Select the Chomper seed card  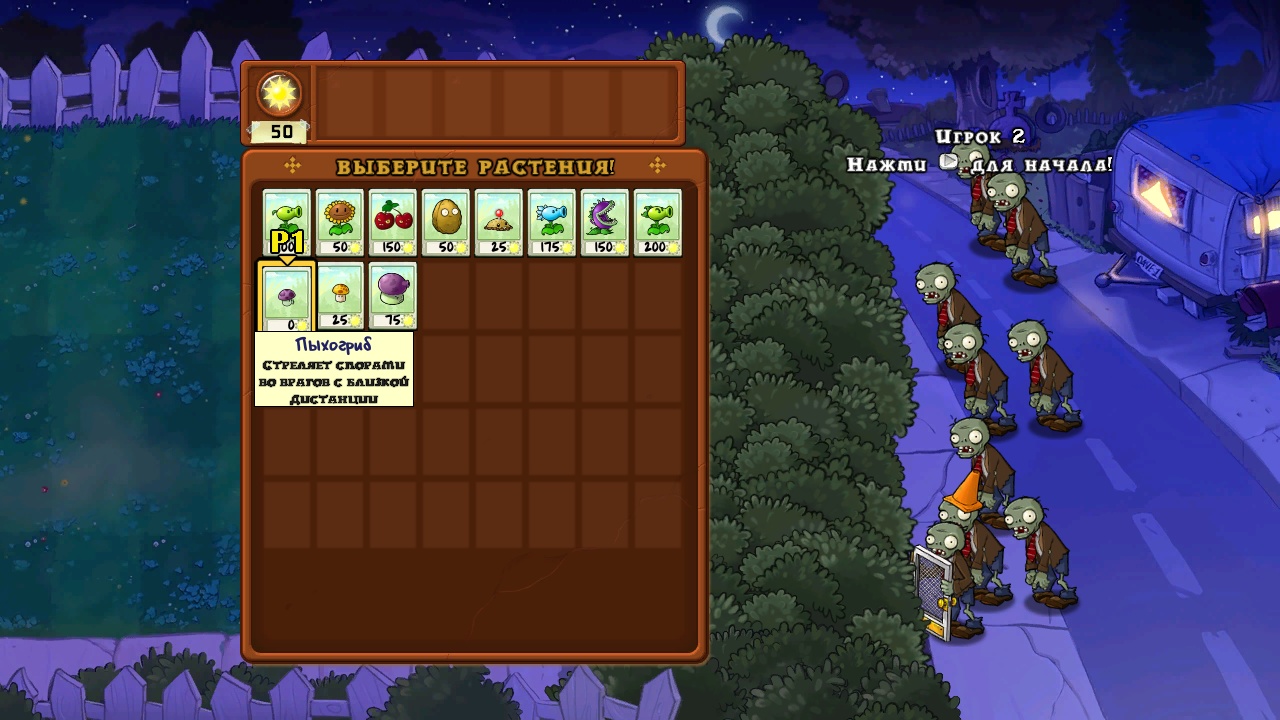click(x=605, y=221)
